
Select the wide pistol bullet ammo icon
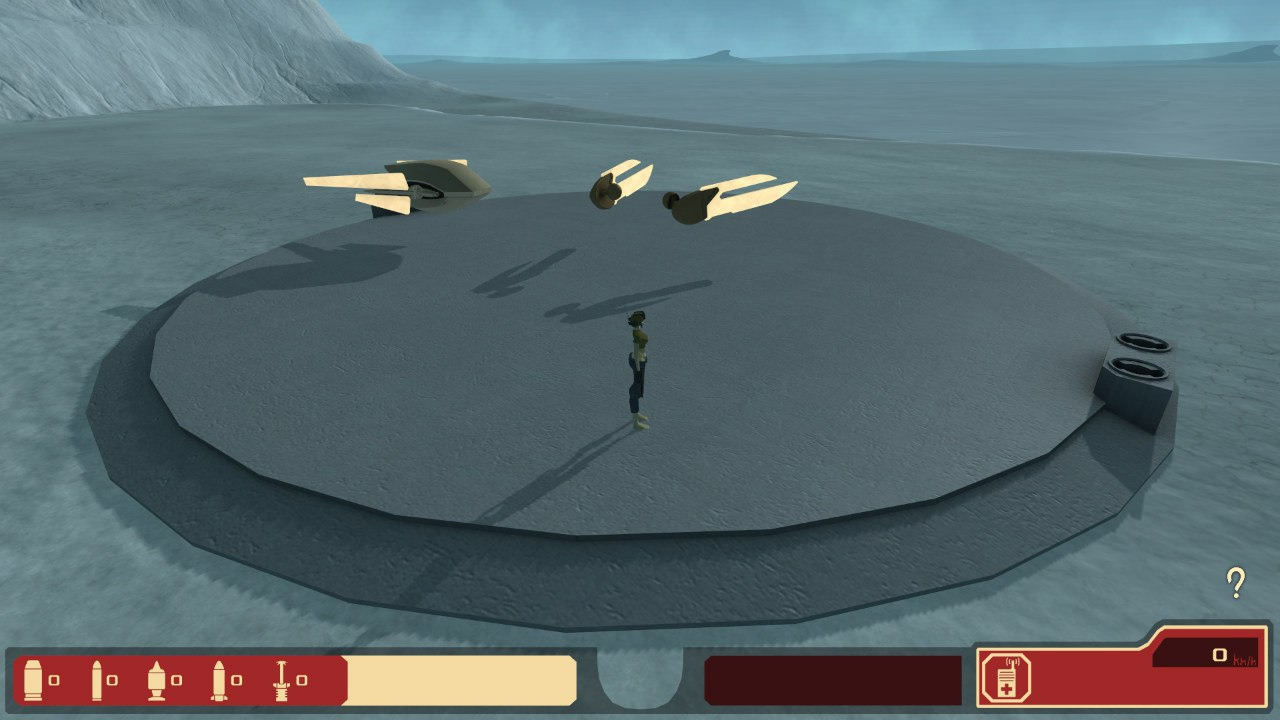pyautogui.click(x=33, y=679)
